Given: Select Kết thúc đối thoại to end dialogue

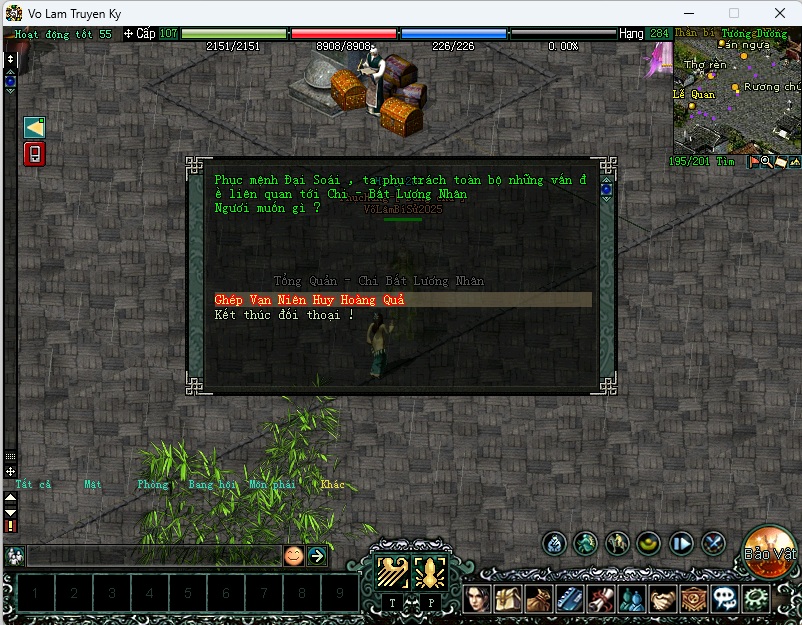Looking at the screenshot, I should tap(284, 315).
